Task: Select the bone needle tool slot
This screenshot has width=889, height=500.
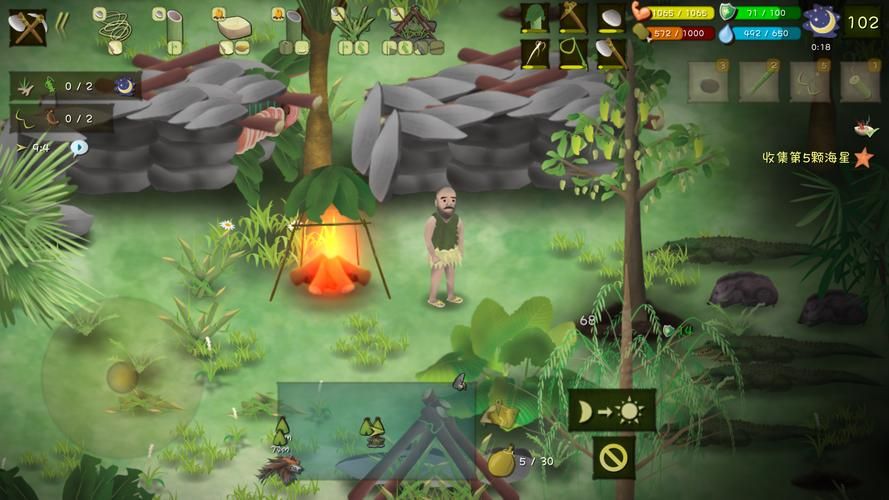Action: point(535,52)
